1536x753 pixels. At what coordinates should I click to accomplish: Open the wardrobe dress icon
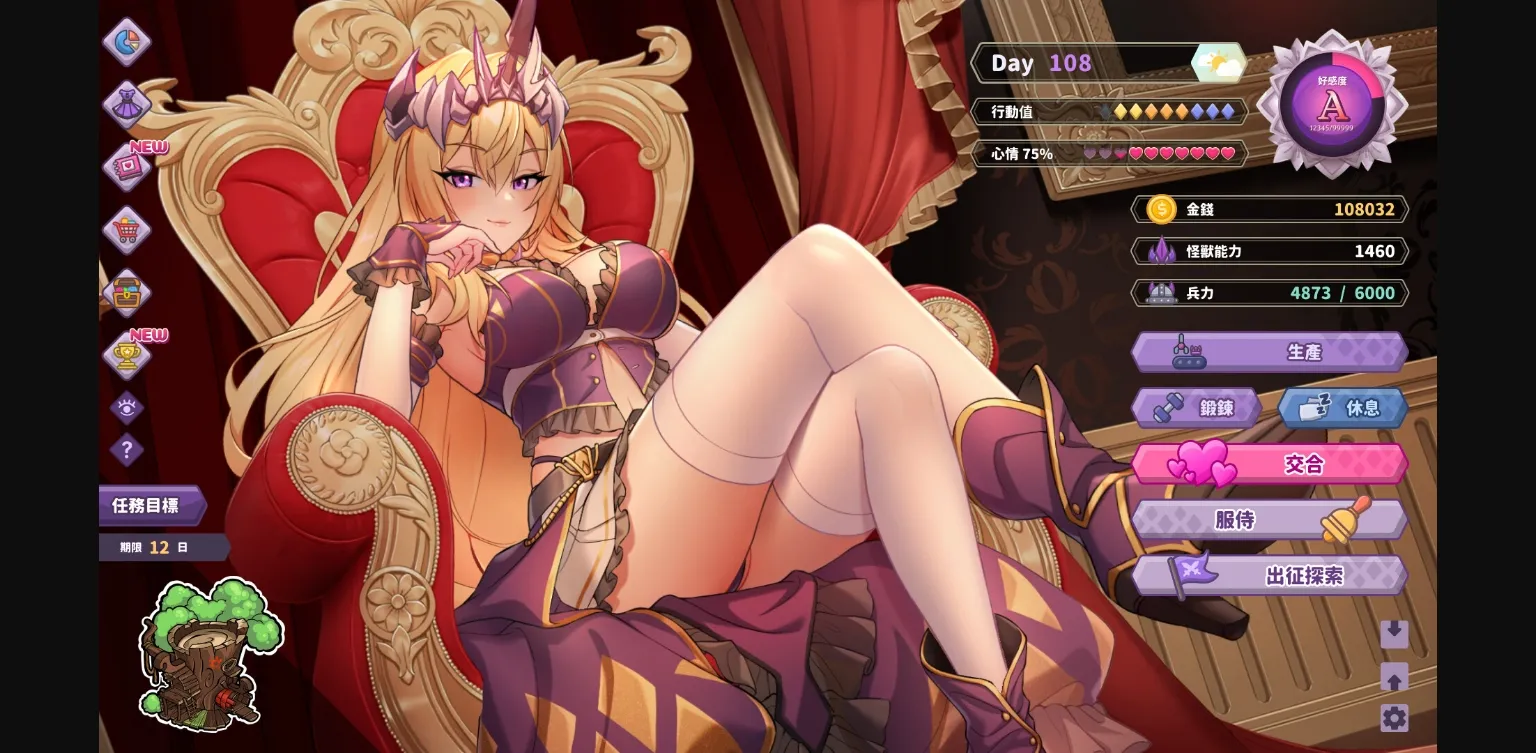pyautogui.click(x=127, y=105)
